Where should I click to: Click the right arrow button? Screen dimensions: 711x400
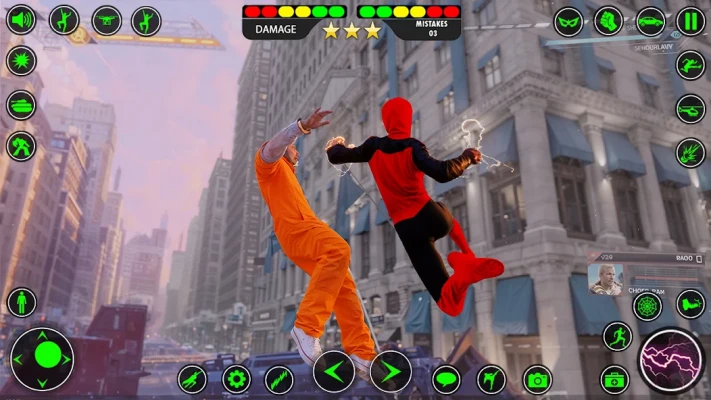(x=390, y=372)
